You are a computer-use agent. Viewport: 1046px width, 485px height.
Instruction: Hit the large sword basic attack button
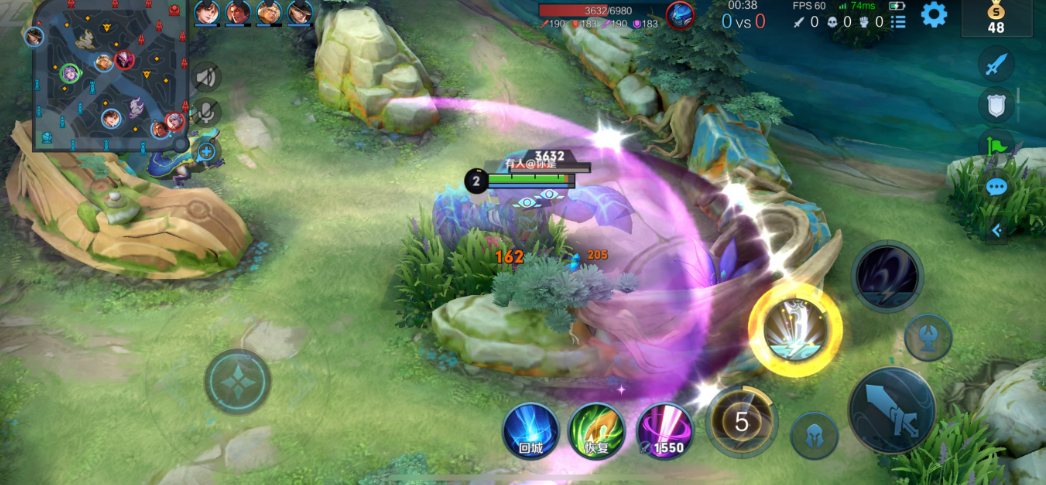click(x=891, y=410)
